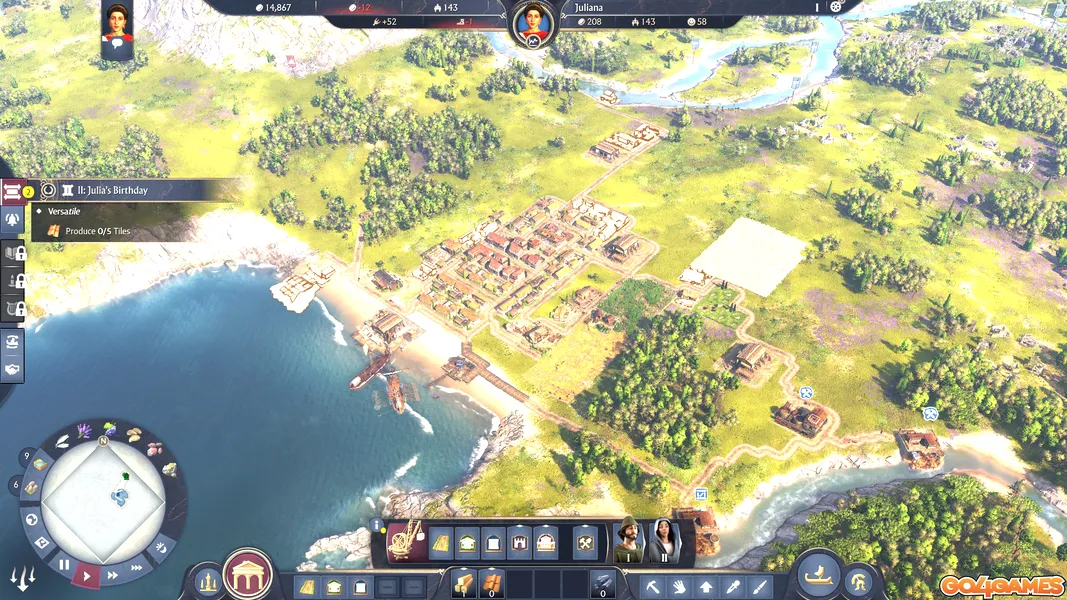Click the minimap
This screenshot has width=1067, height=600.
tap(103, 502)
